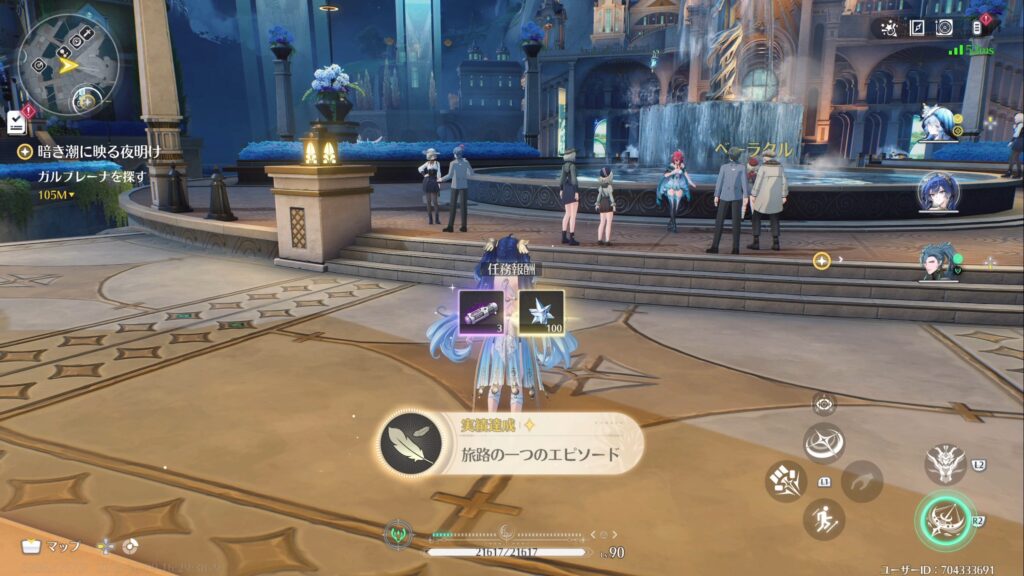The image size is (1024, 576).
Task: Open the camera-like circular icon in top bar
Action: coord(943,28)
